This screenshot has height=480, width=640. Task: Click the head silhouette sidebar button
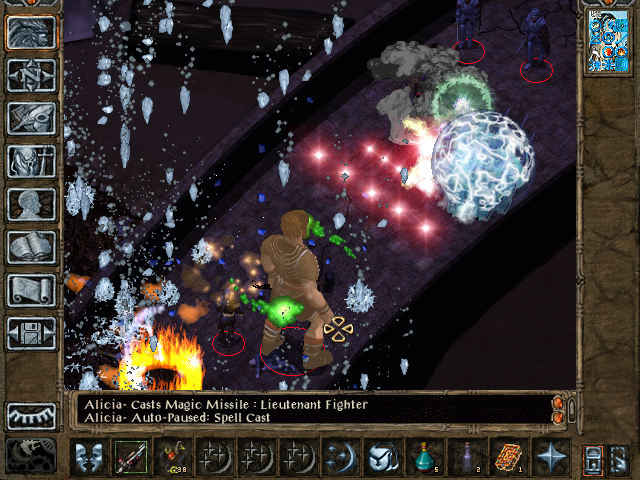[x=31, y=204]
